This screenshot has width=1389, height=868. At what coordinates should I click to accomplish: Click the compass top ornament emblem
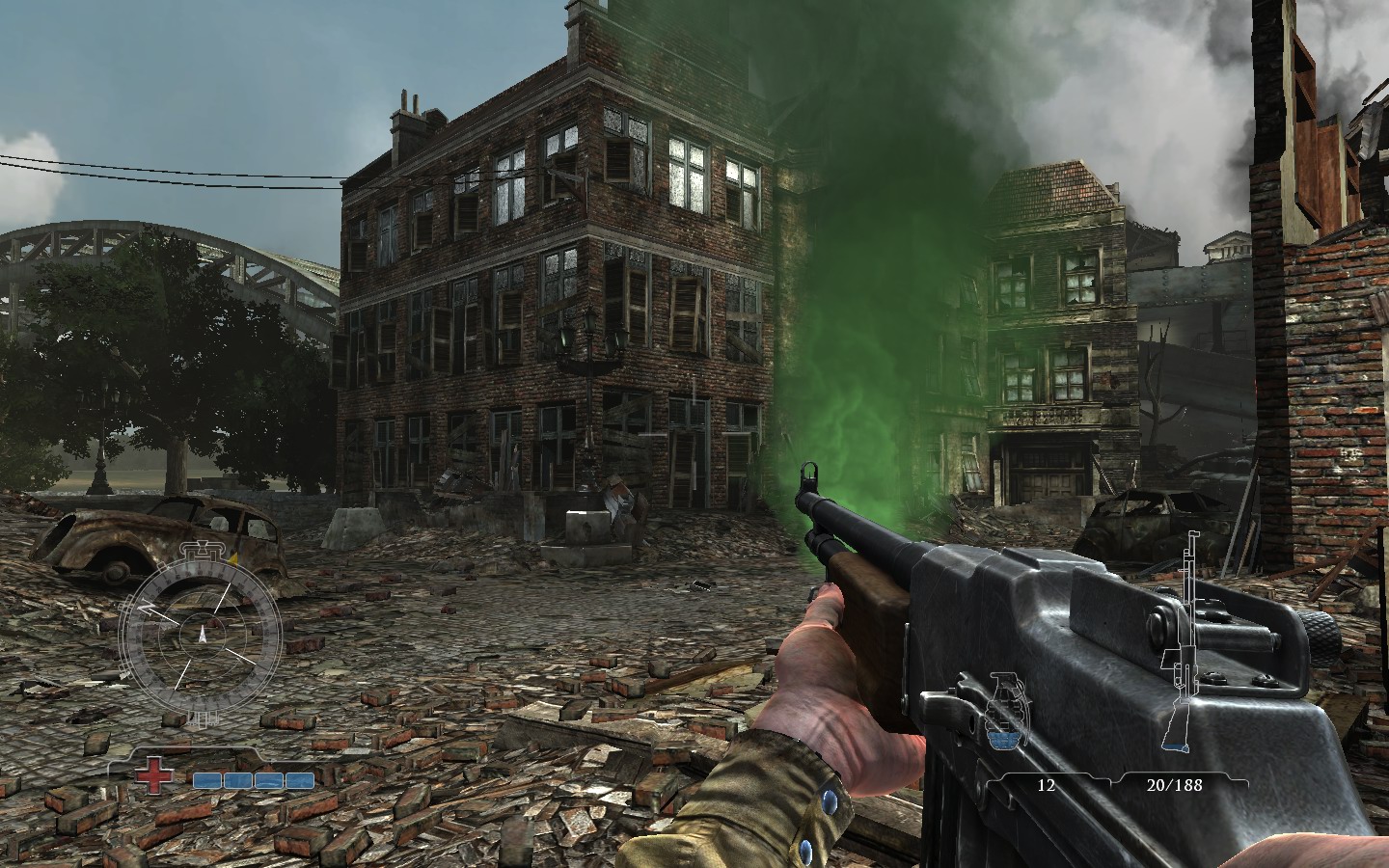click(203, 552)
